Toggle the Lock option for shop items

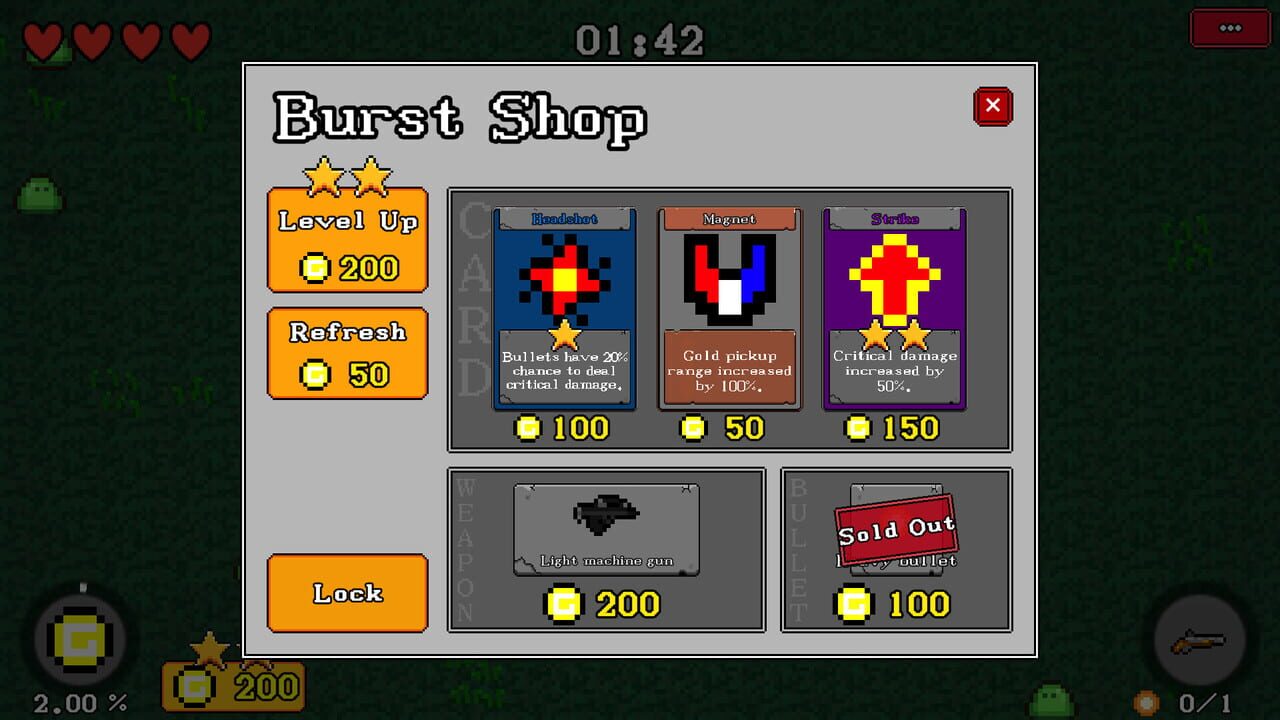[346, 593]
